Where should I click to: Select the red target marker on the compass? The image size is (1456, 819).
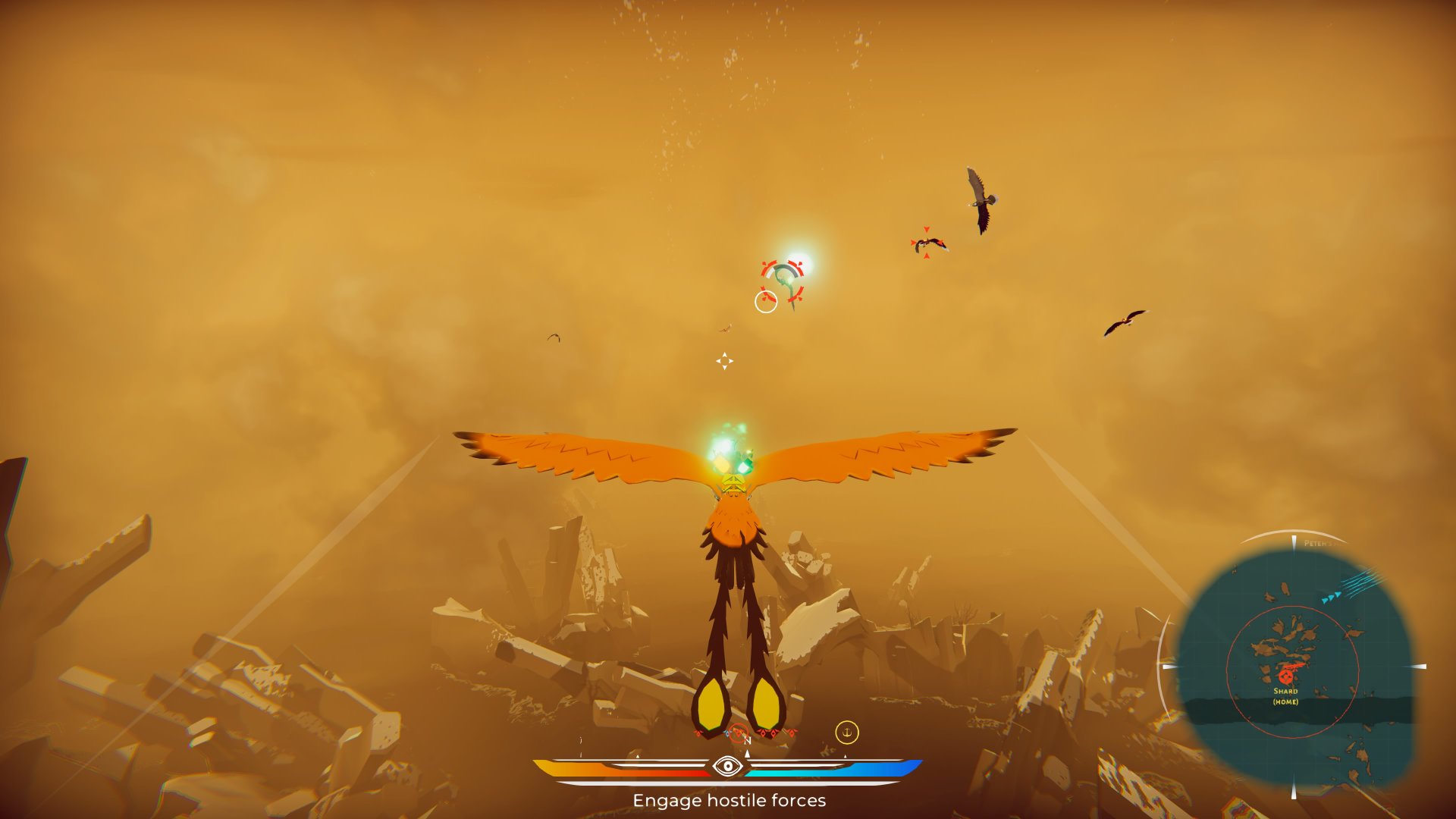pyautogui.click(x=738, y=733)
